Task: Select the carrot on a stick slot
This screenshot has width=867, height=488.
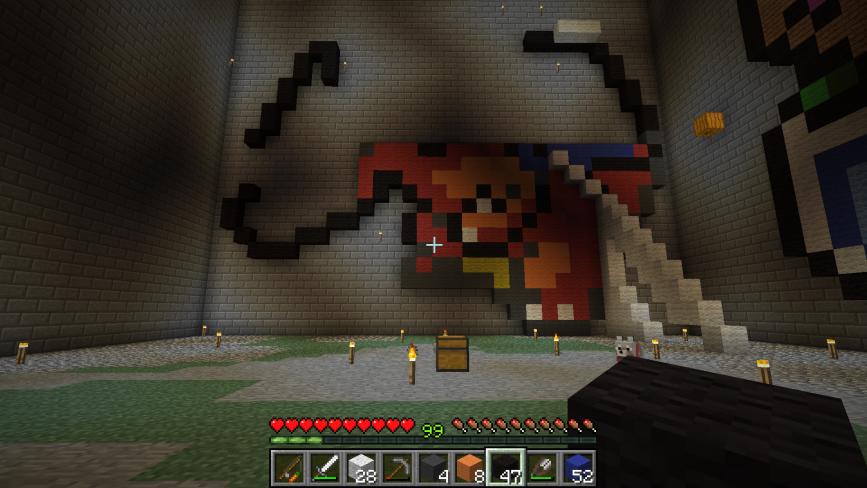Action: pyautogui.click(x=288, y=467)
